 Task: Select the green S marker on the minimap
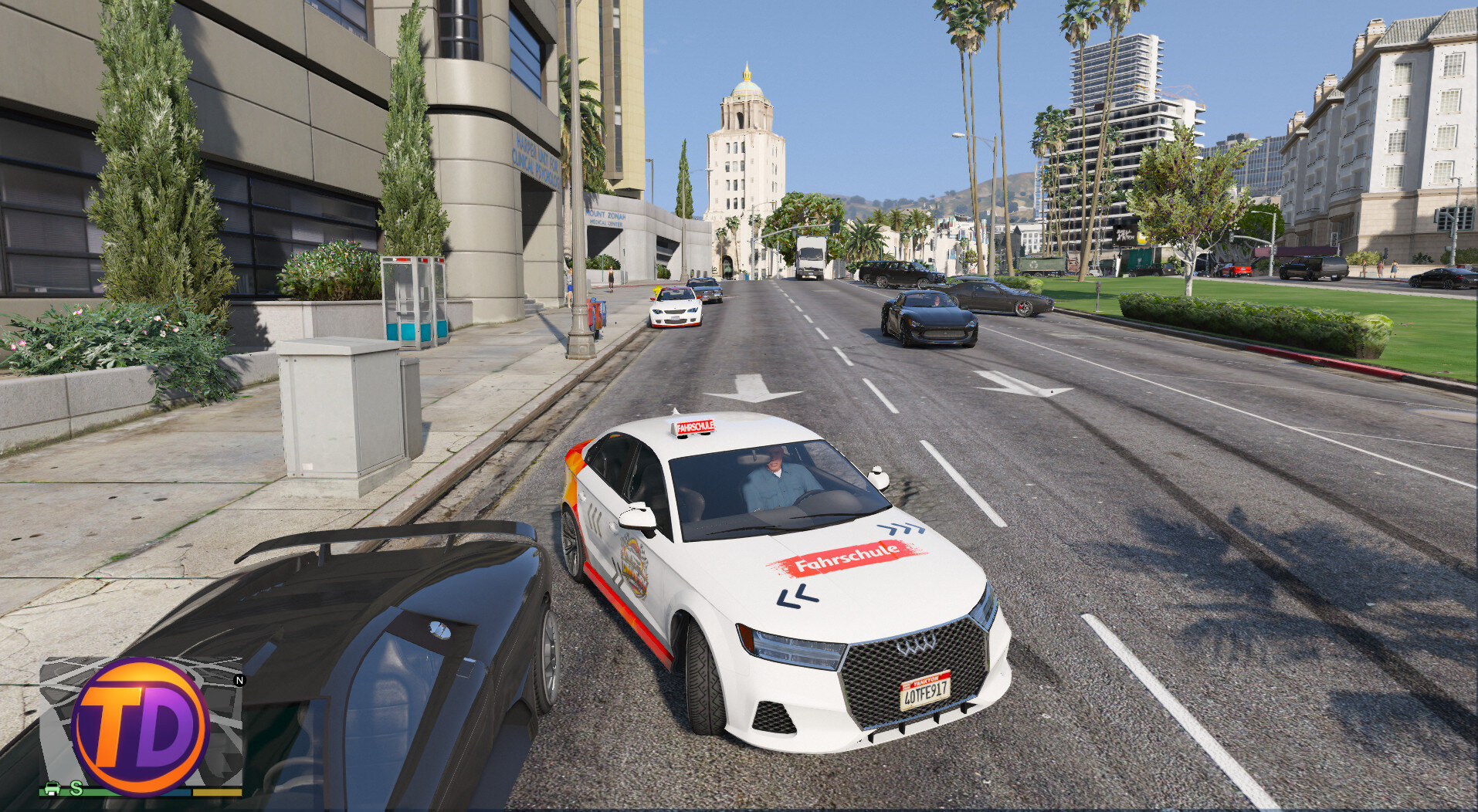pyautogui.click(x=76, y=787)
